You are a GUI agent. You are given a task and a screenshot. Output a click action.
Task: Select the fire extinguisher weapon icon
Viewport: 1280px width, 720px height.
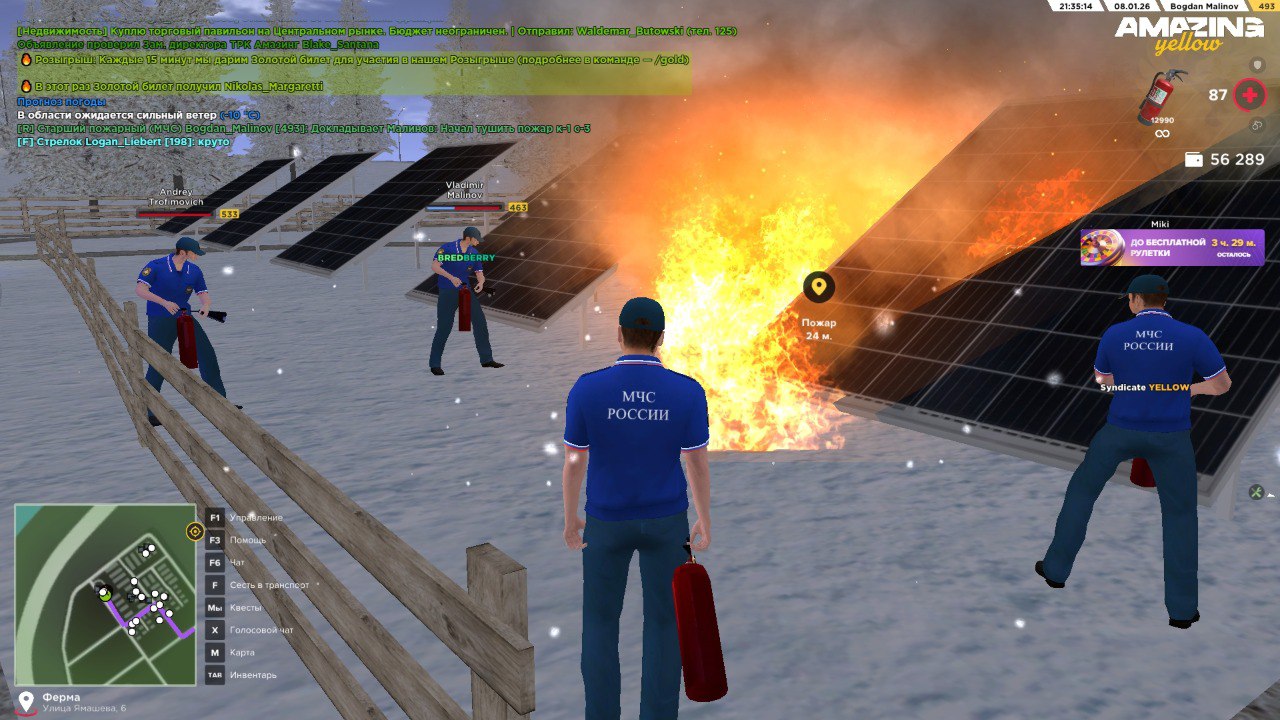click(x=1162, y=97)
